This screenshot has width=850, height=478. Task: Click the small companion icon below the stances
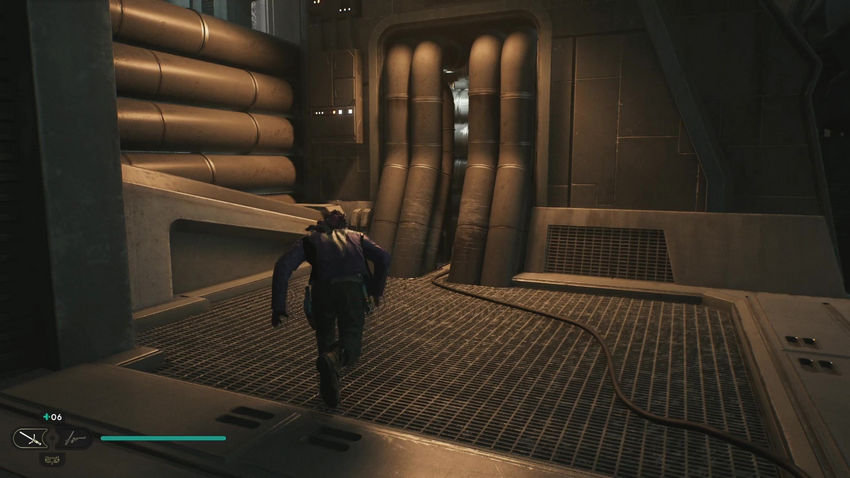(50, 459)
